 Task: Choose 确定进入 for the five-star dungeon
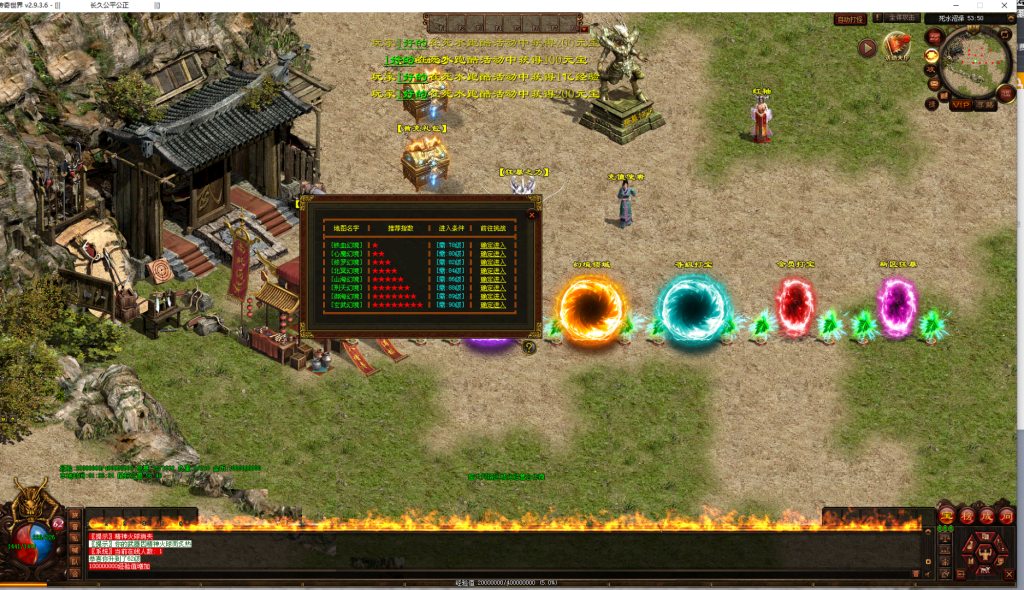(x=493, y=279)
